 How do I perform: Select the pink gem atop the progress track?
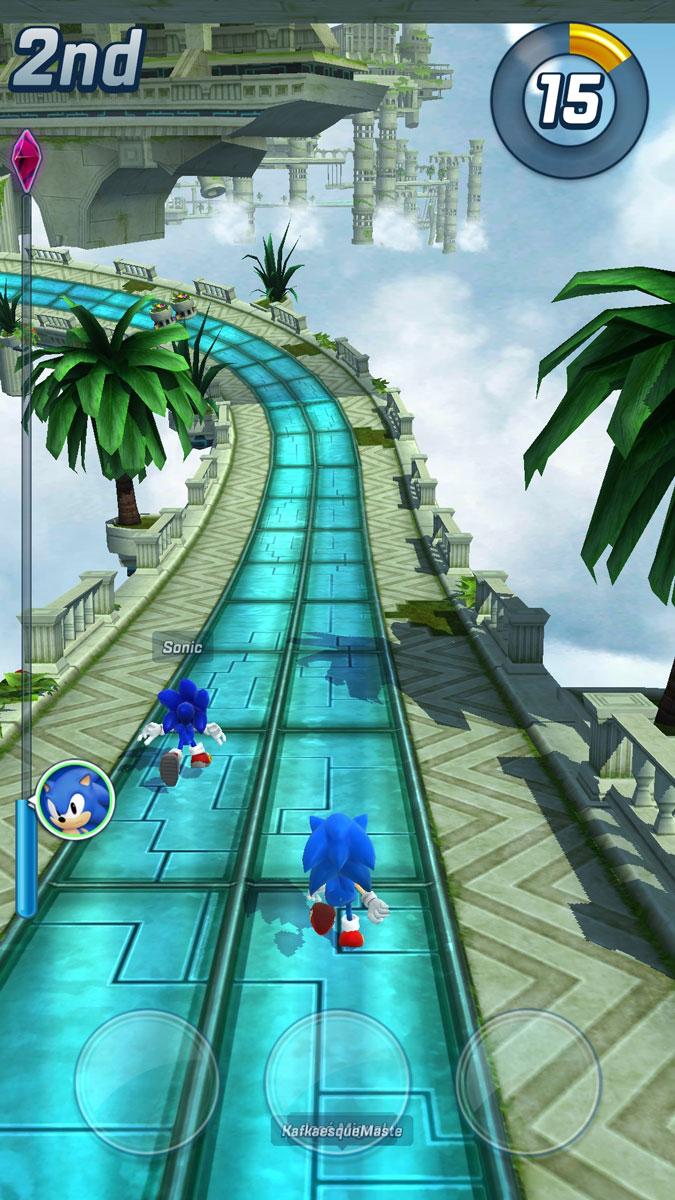(24, 160)
